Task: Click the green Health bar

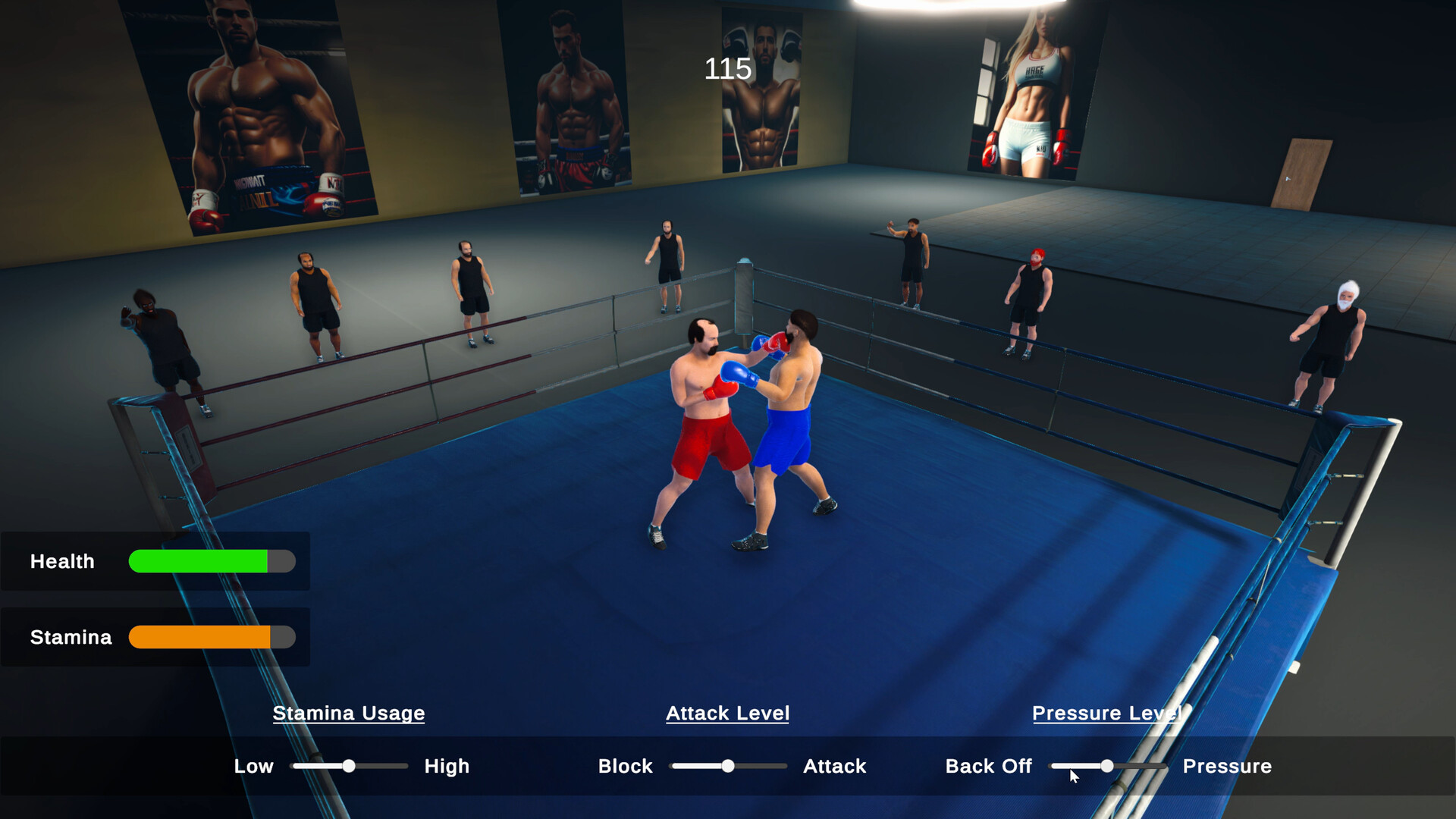Action: [x=197, y=562]
